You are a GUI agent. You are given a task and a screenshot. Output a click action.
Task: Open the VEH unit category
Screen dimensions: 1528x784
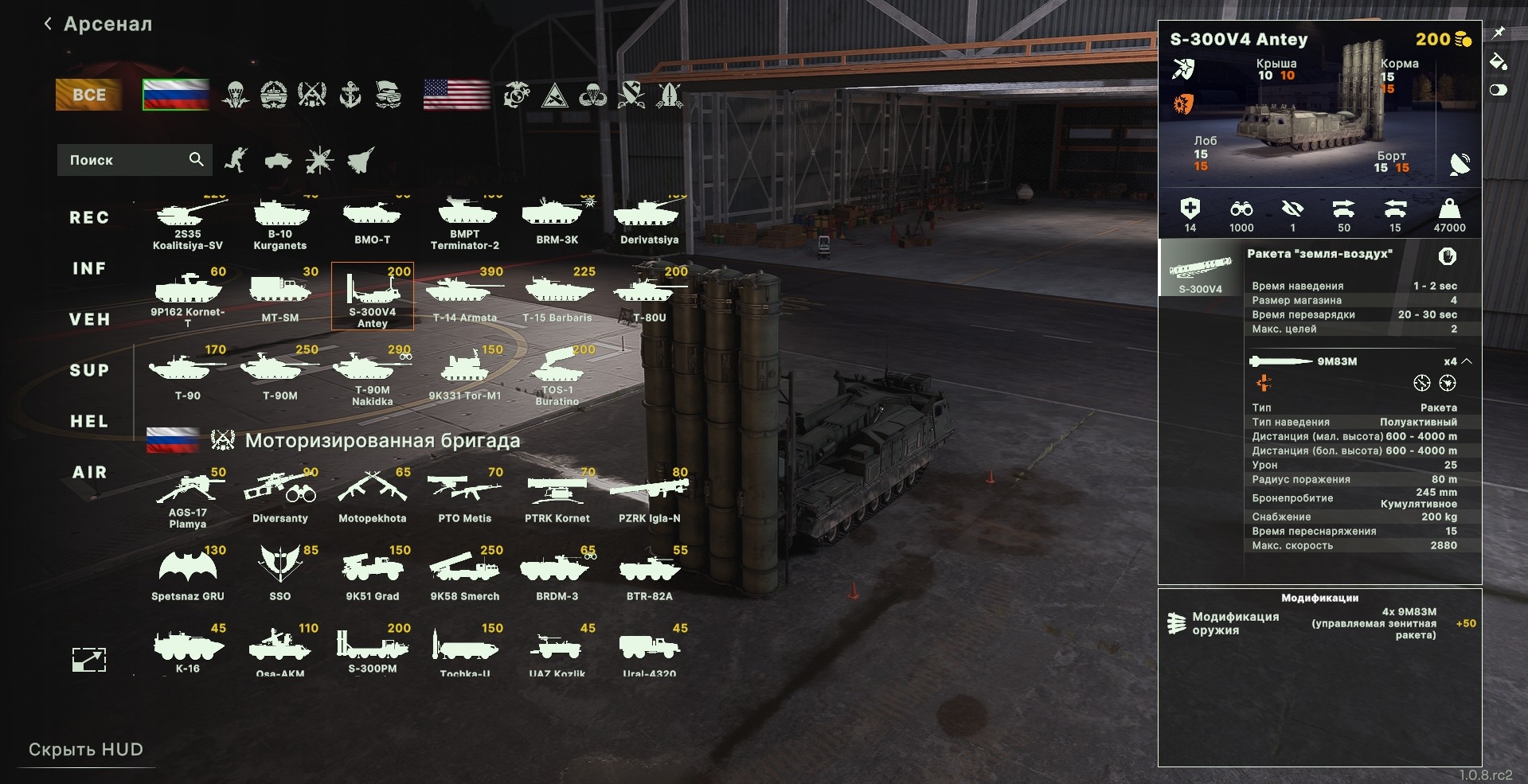click(x=89, y=319)
